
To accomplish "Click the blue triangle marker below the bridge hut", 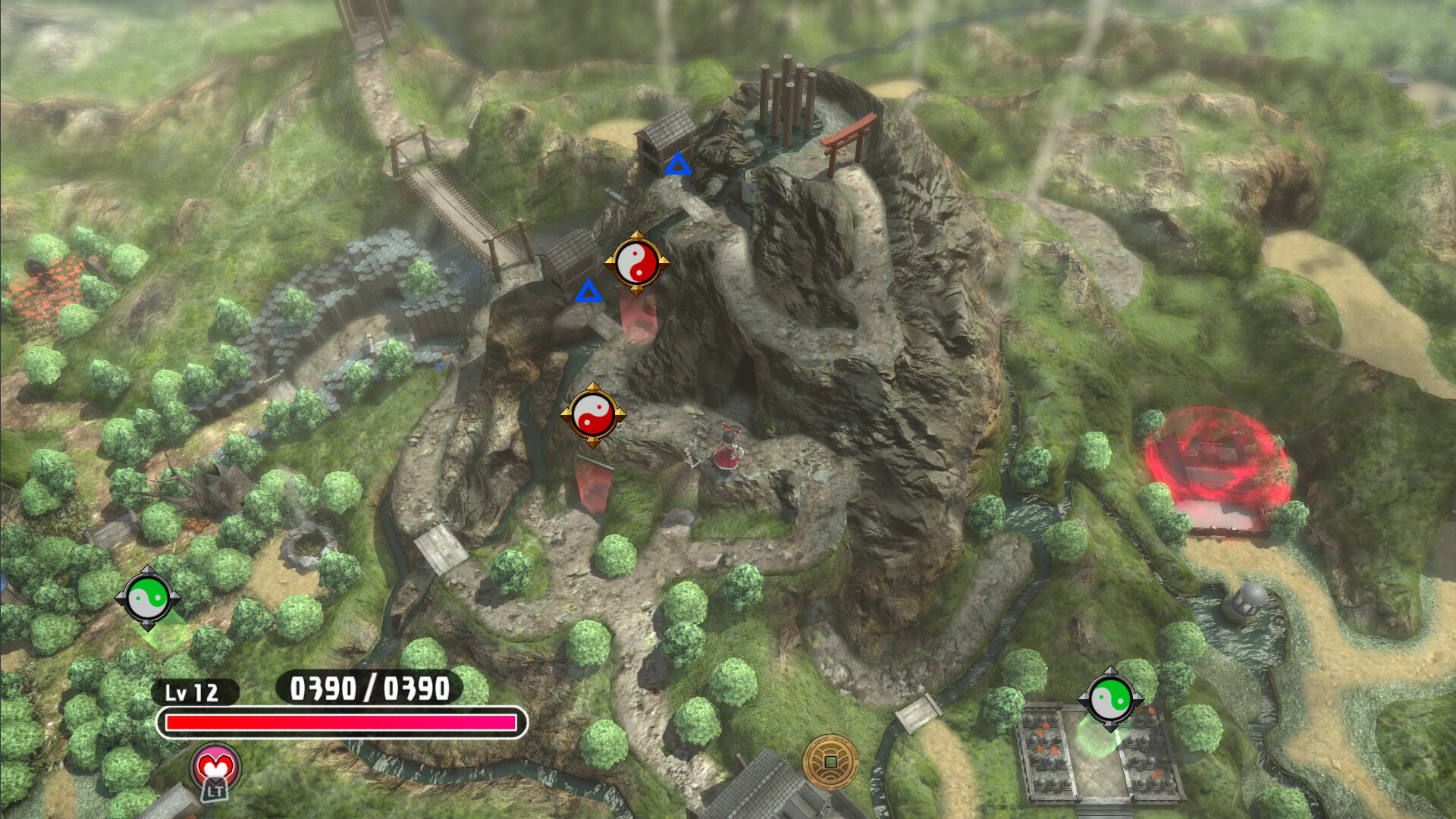I will tap(588, 291).
